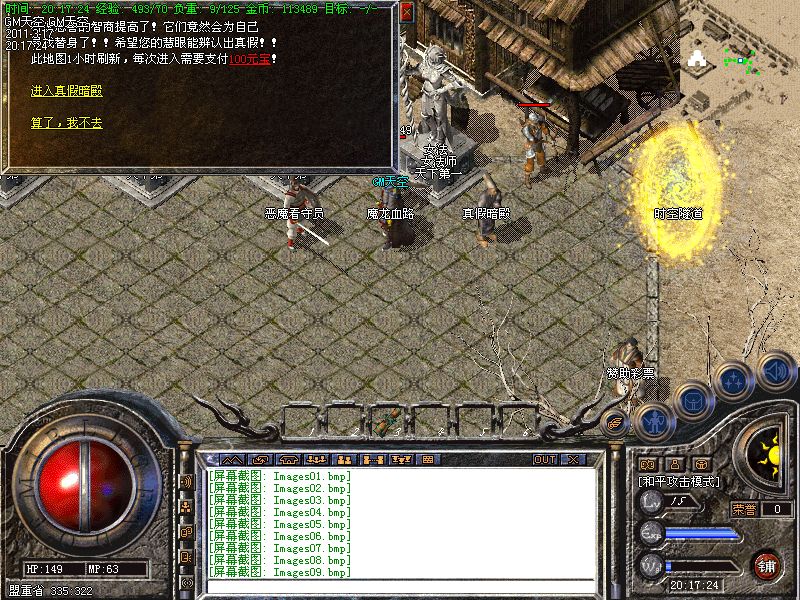
Task: Open the 铺 shop button
Action: coord(767,564)
